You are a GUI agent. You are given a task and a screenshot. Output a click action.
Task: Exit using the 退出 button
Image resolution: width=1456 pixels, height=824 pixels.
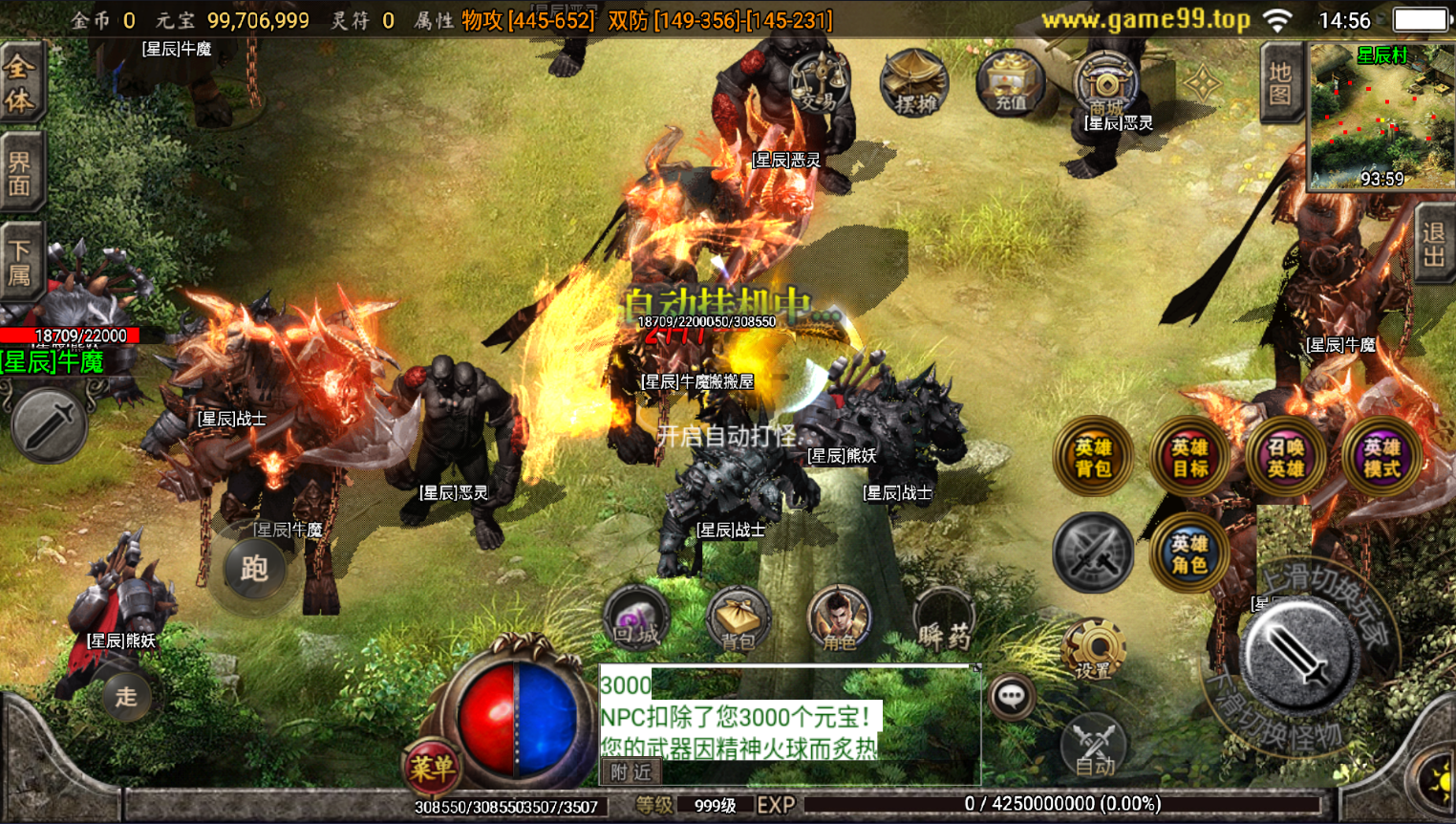1433,245
